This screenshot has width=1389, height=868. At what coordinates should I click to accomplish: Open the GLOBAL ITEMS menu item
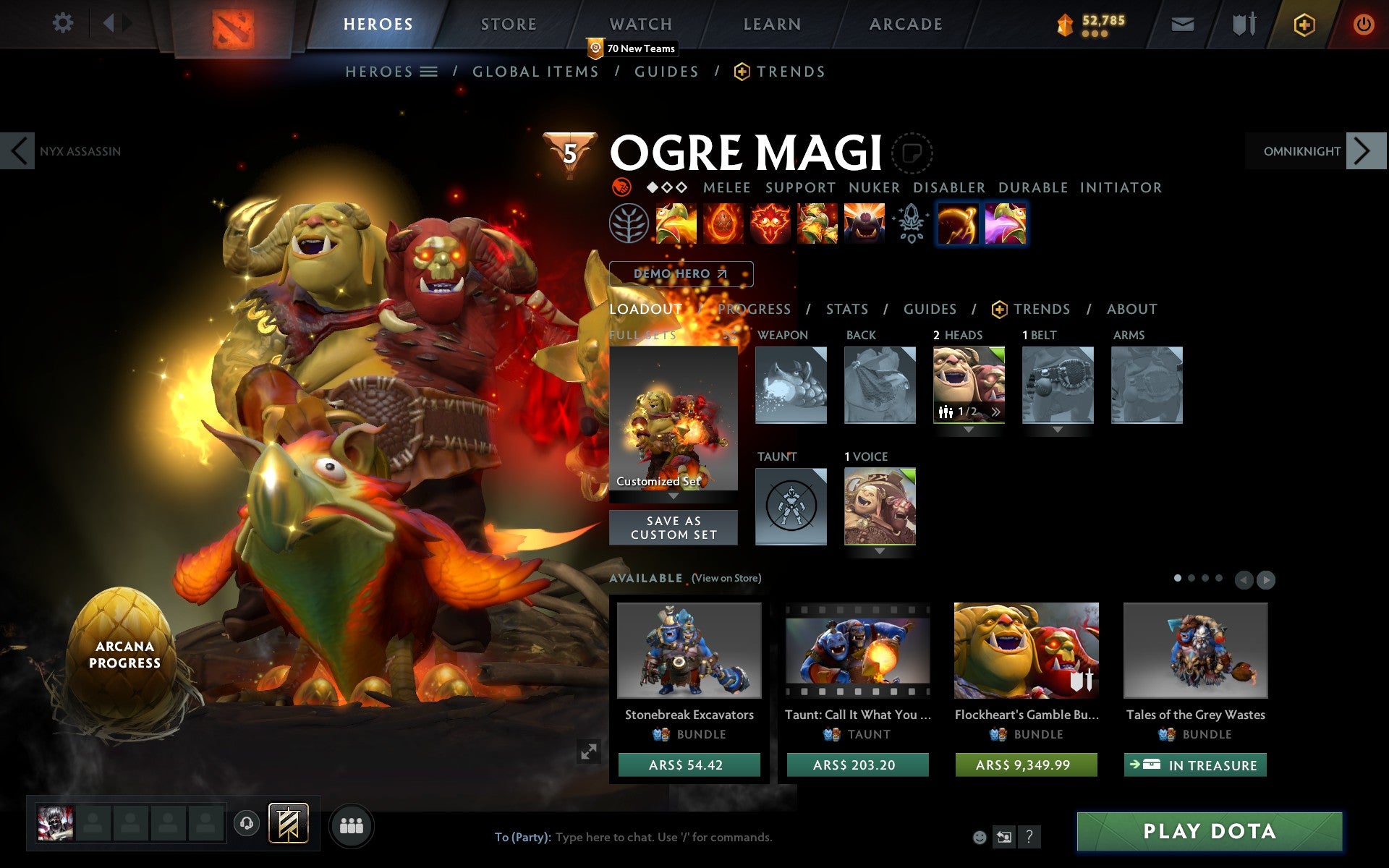pos(535,72)
